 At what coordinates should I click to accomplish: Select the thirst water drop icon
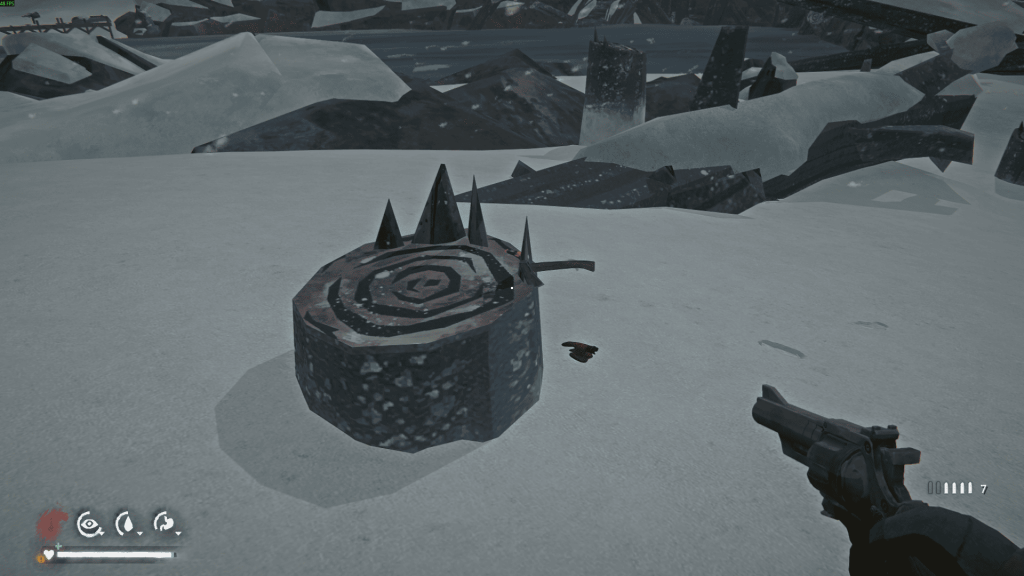click(126, 522)
